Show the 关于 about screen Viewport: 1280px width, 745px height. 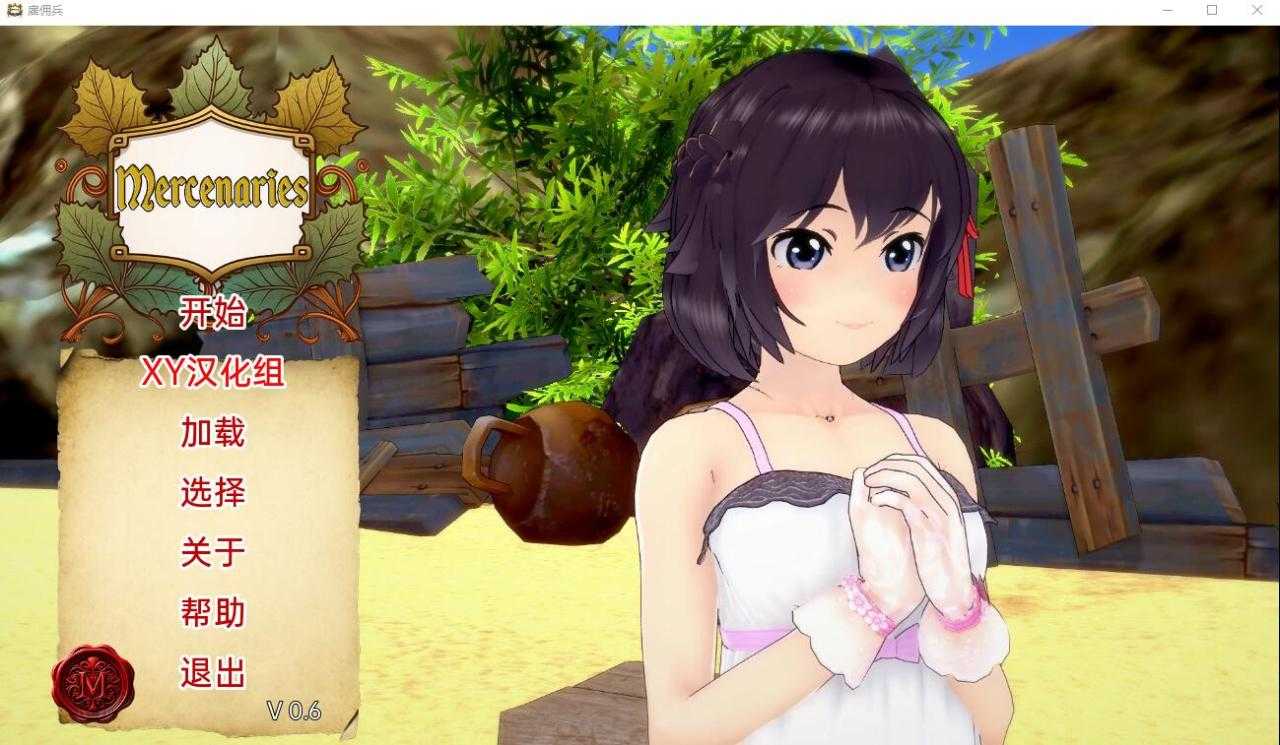click(x=213, y=552)
